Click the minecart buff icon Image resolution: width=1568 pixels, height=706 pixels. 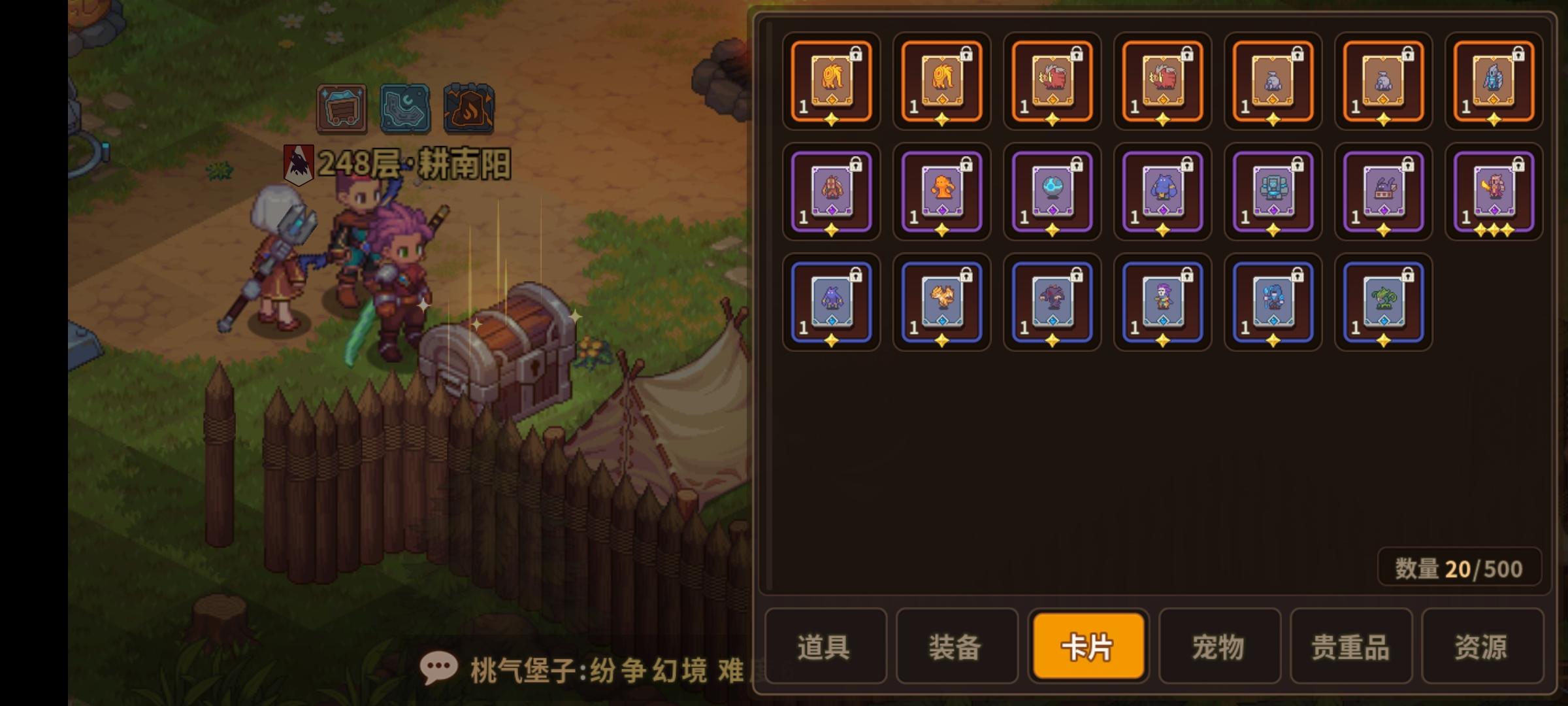tap(341, 110)
